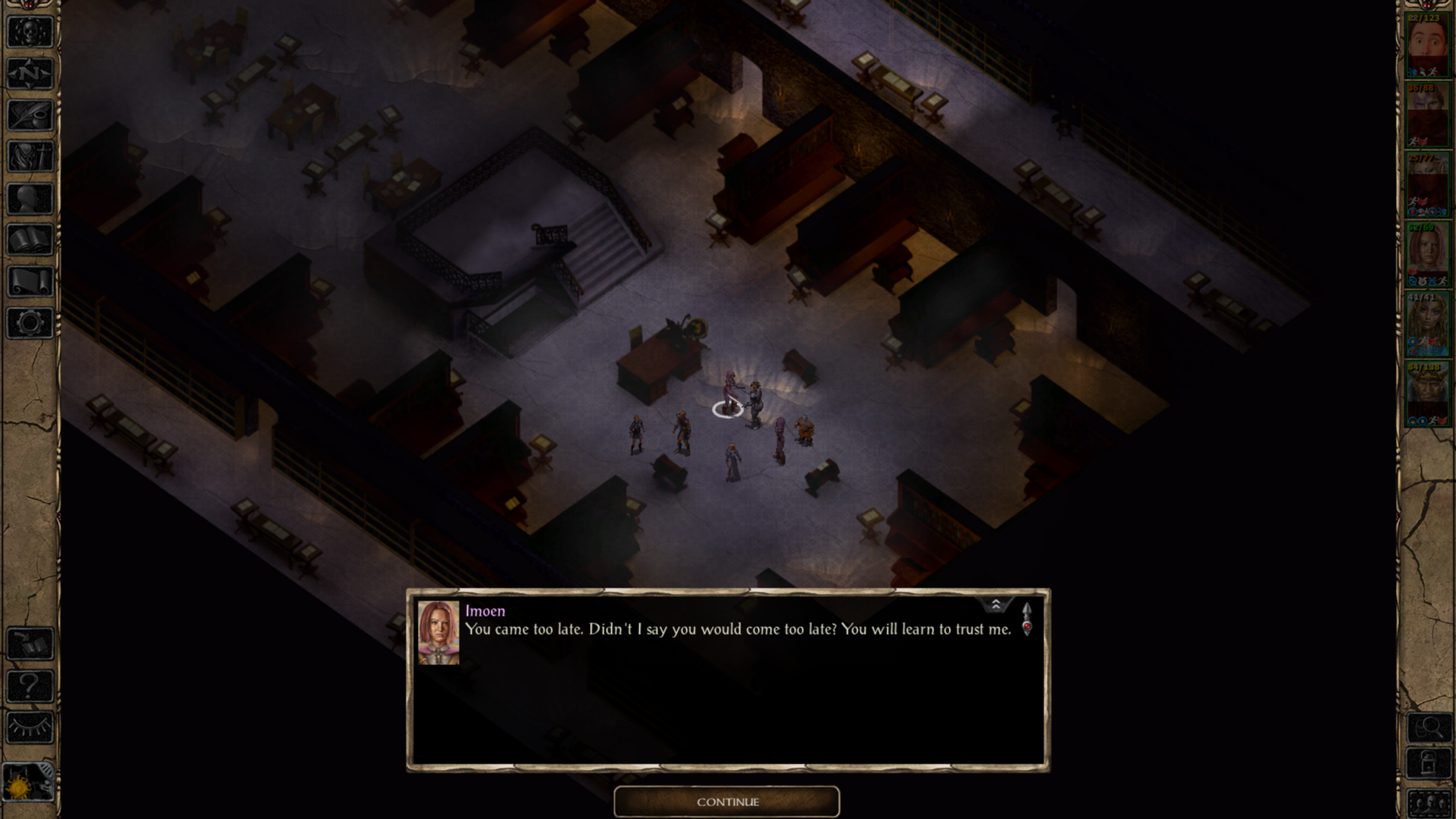This screenshot has height=819, width=1456.
Task: Open the inventory screen with the armor-and-sword icon
Action: coord(30,157)
